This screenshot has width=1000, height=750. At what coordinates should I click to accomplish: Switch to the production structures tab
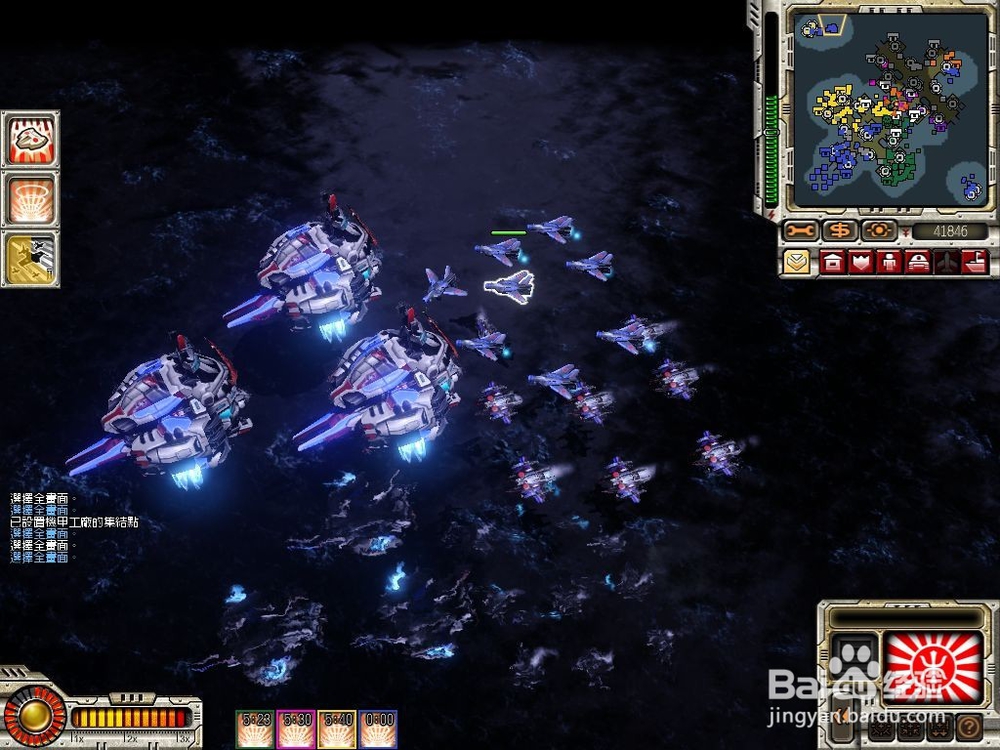(832, 263)
